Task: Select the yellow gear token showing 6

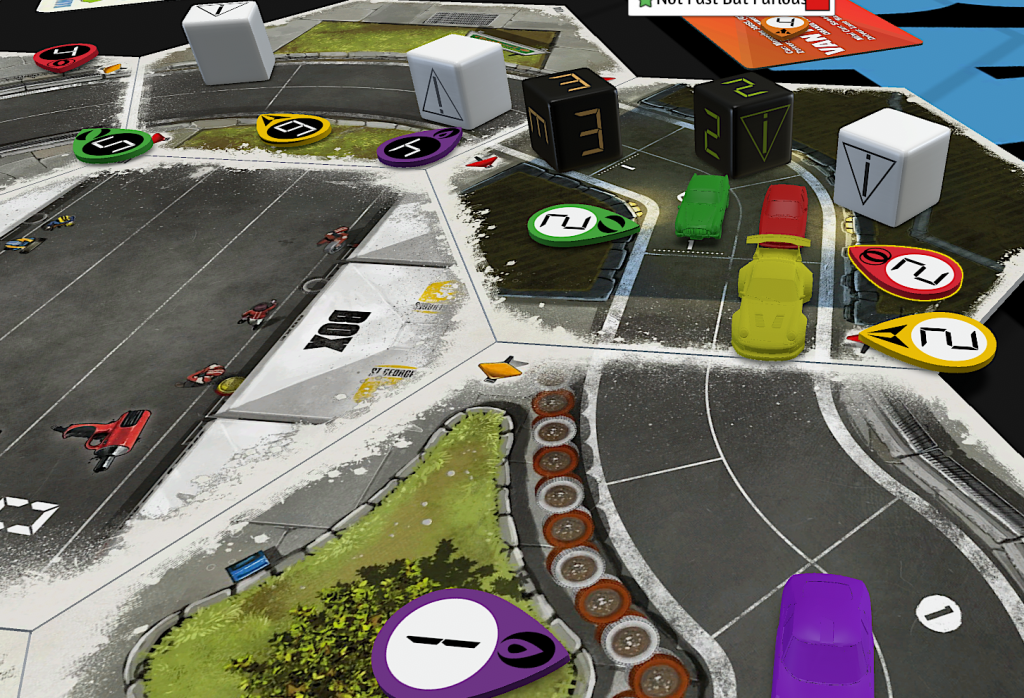Action: click(x=294, y=127)
